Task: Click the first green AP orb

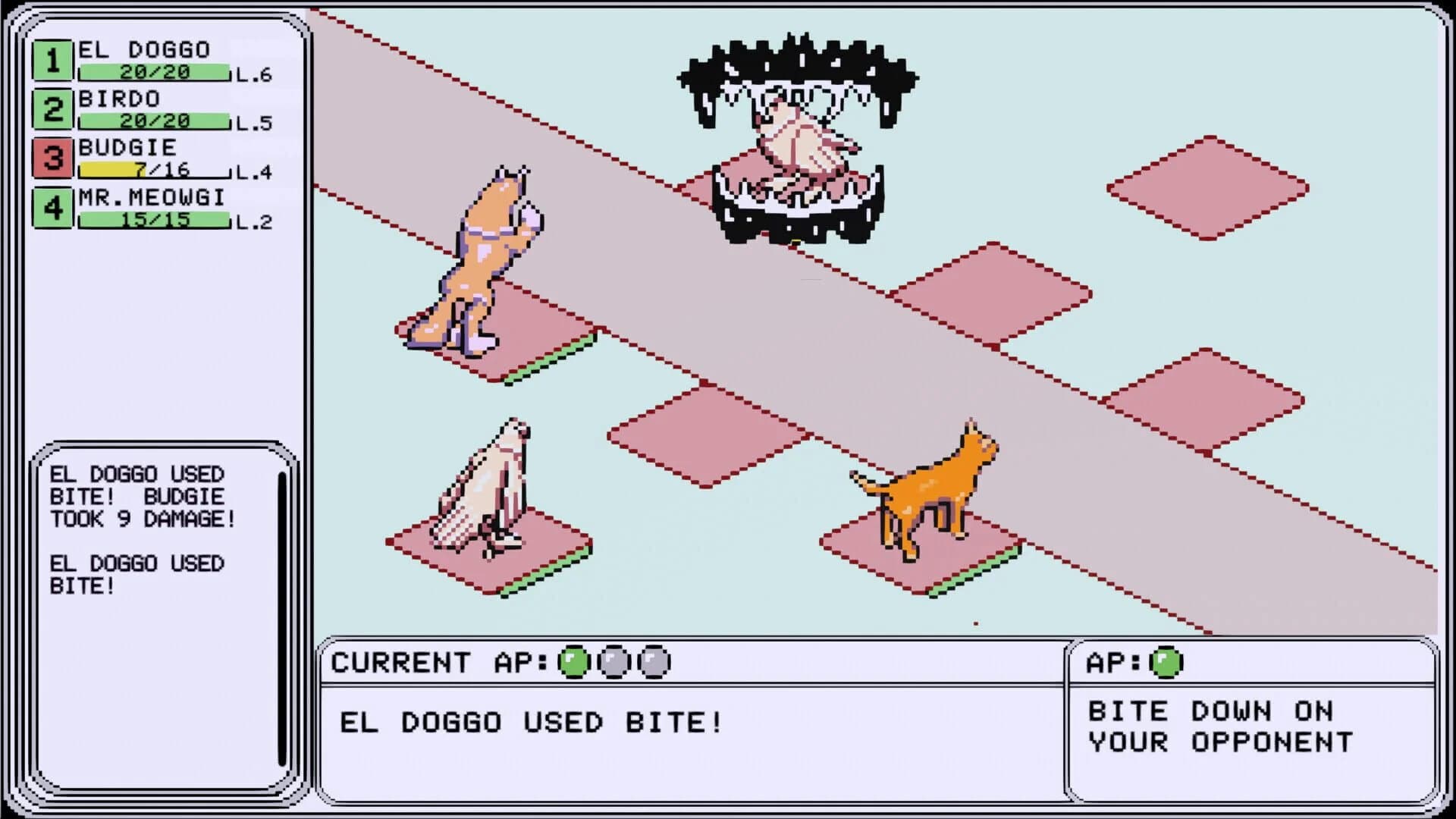Action: point(573,661)
